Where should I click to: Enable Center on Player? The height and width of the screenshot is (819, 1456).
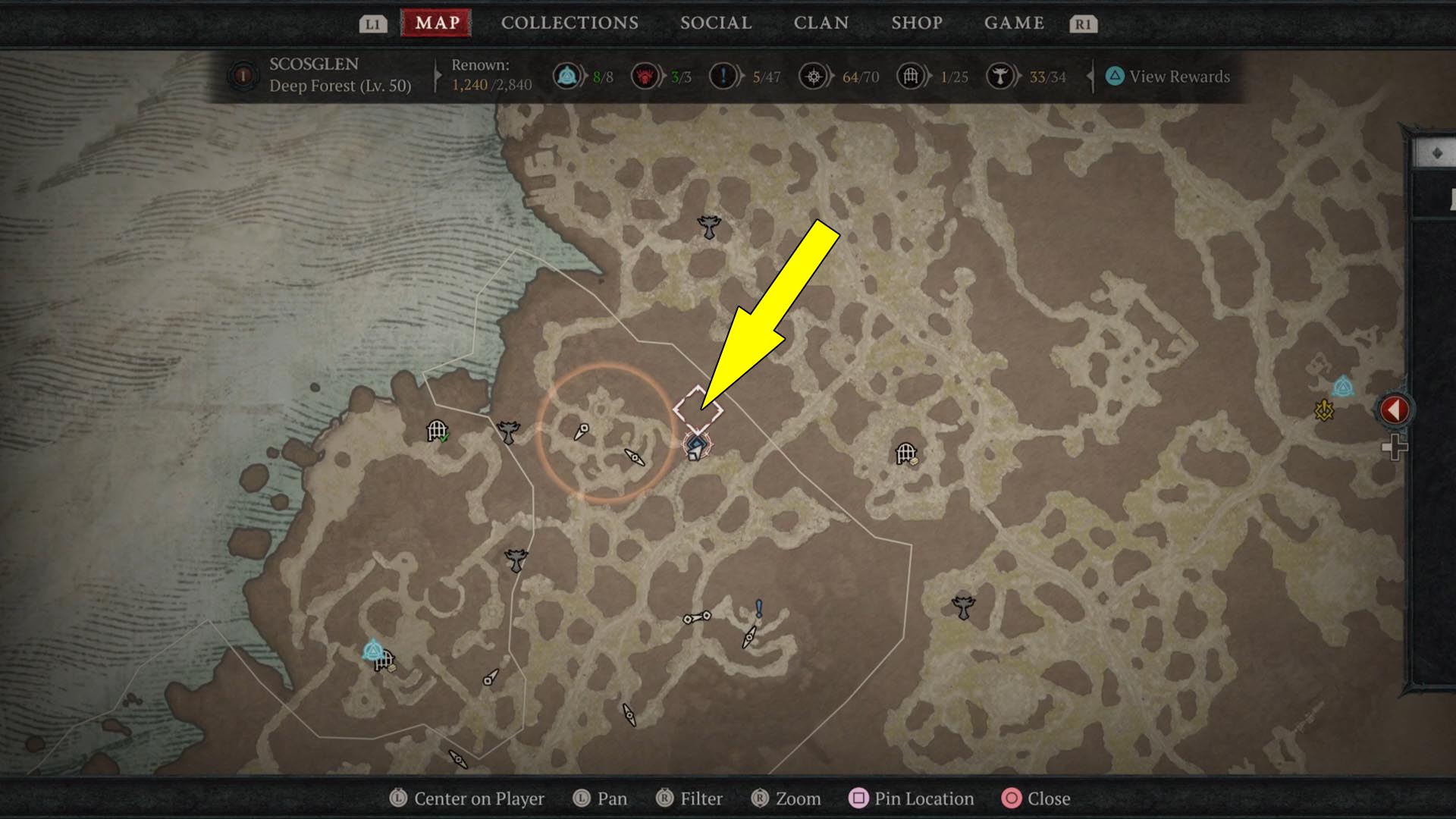pos(466,799)
